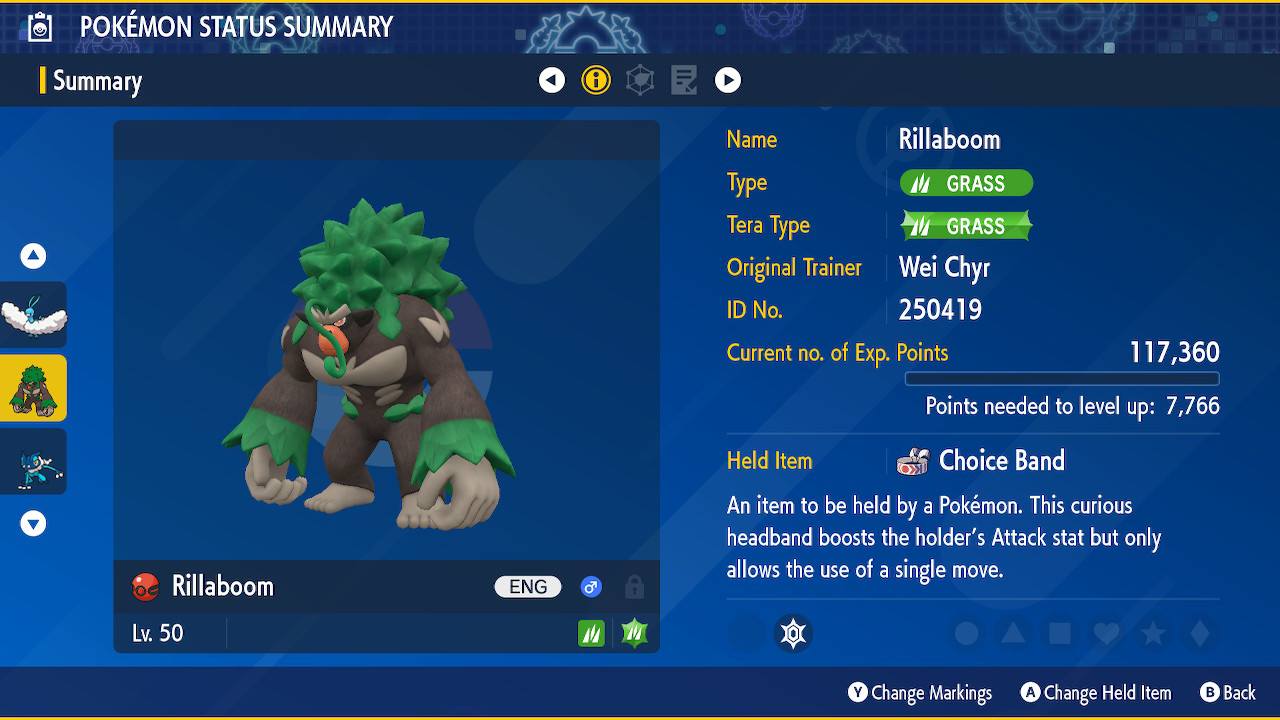Move down the party list arrow
This screenshot has height=720, width=1280.
[x=34, y=523]
